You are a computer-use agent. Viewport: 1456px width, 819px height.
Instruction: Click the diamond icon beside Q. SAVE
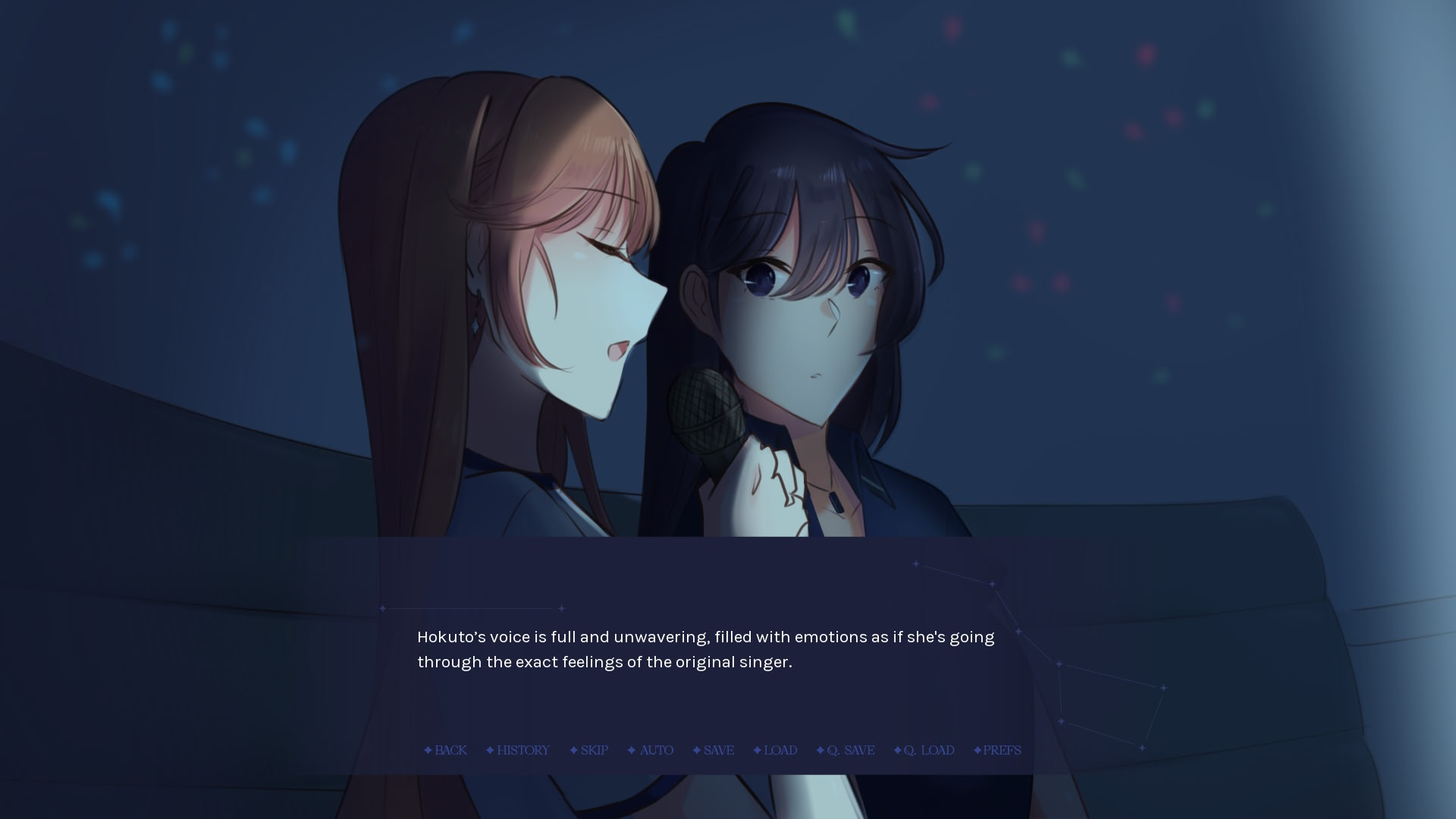[820, 750]
